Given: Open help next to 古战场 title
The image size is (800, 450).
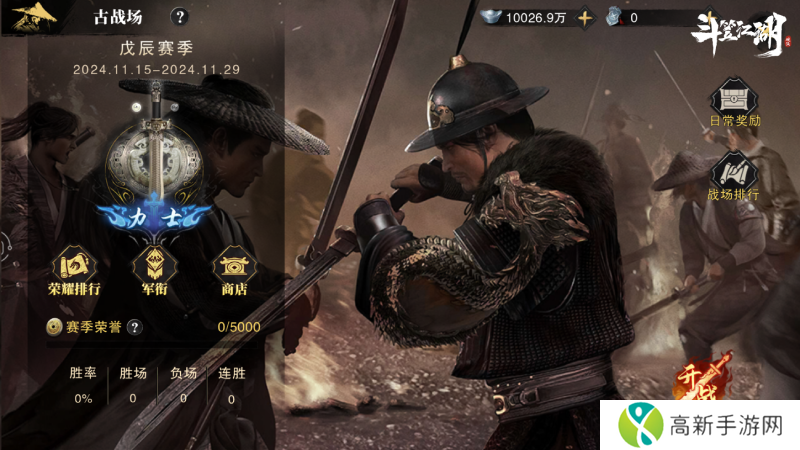Looking at the screenshot, I should pos(179,17).
